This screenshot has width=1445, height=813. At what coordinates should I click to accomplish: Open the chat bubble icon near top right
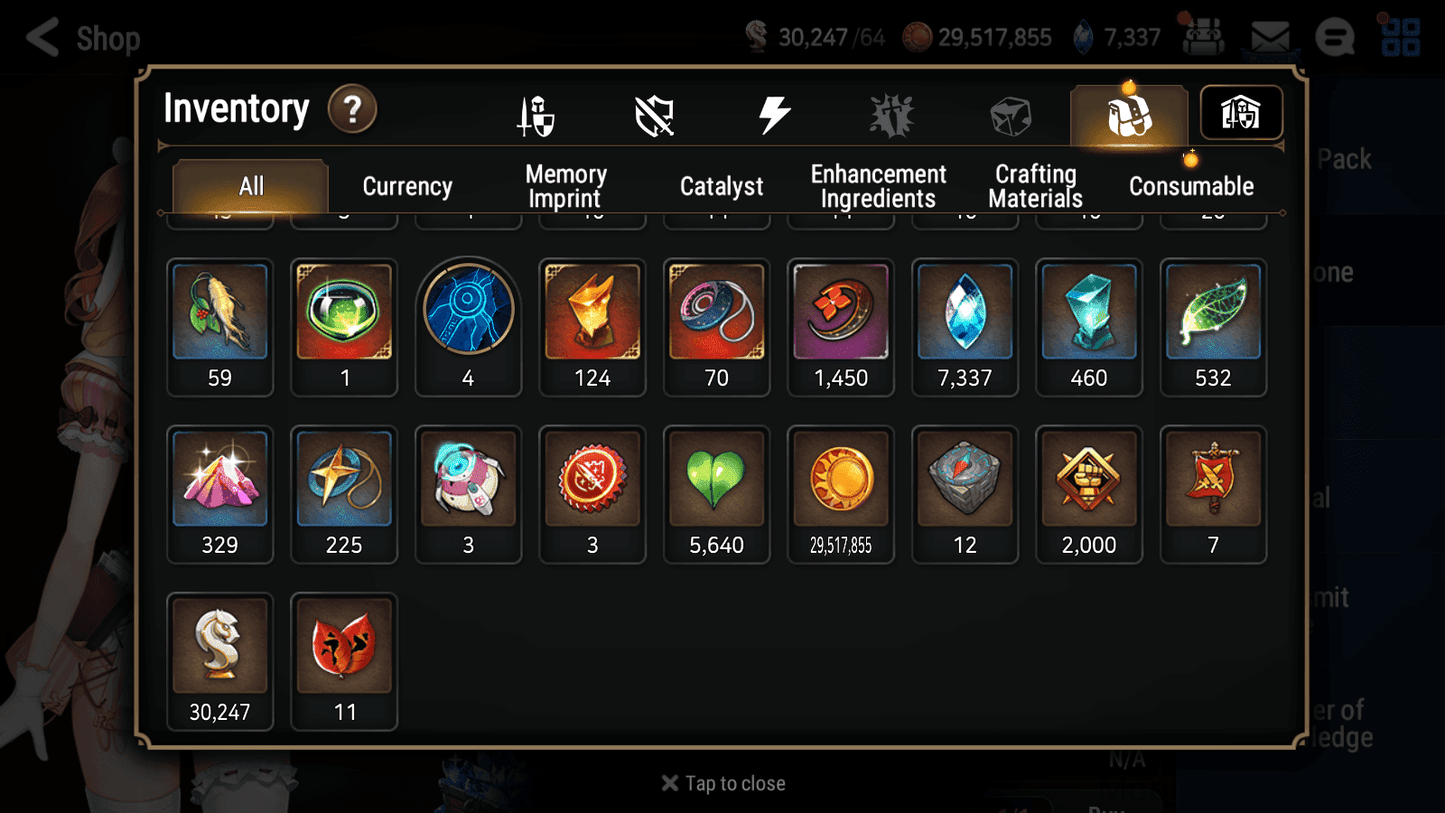tap(1334, 37)
